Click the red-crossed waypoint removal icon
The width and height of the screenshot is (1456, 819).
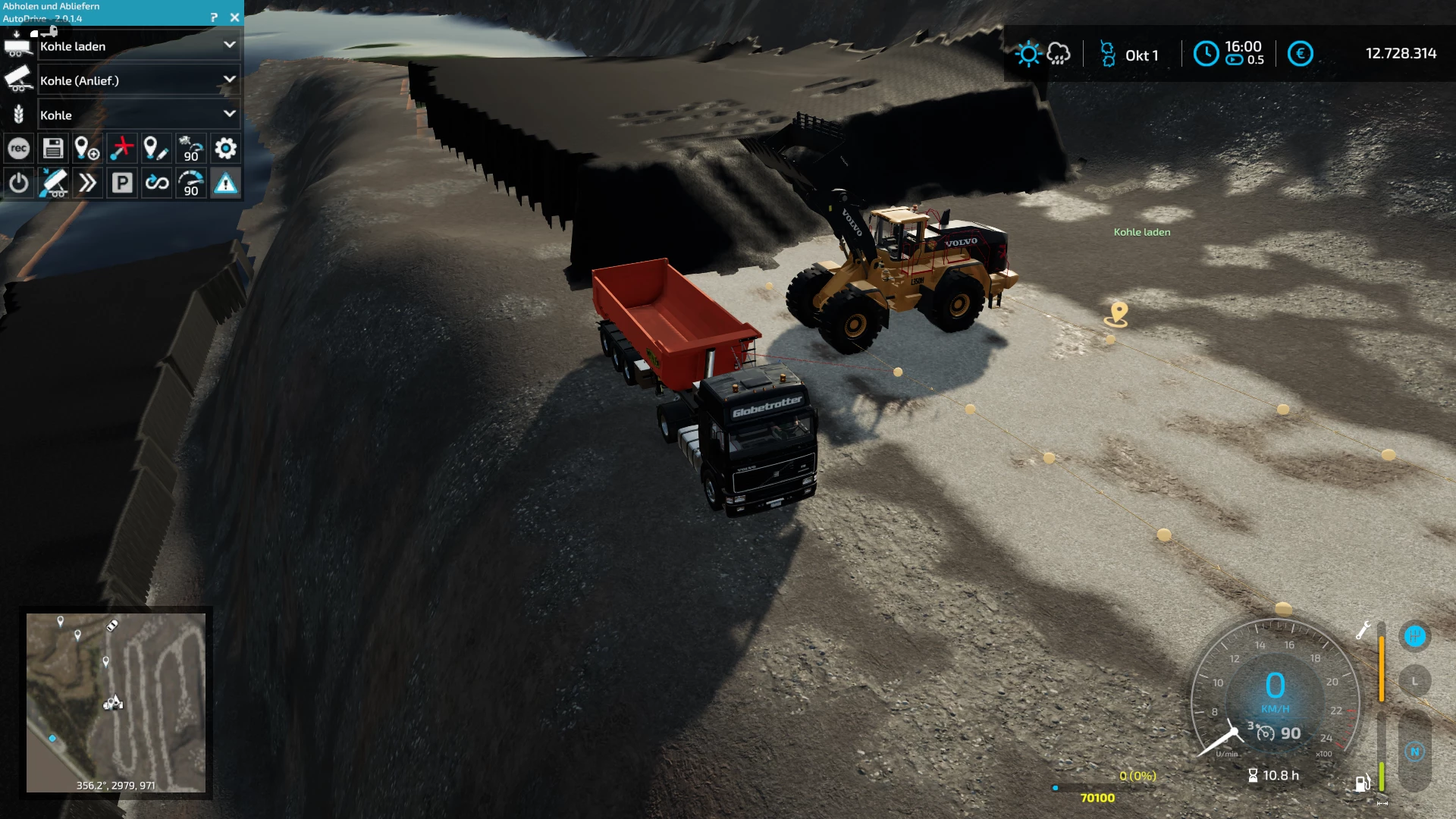(x=121, y=149)
